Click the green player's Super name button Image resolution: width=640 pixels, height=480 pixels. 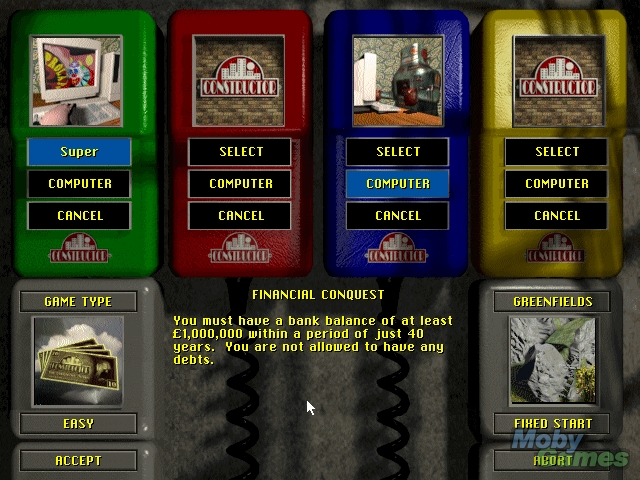78,152
